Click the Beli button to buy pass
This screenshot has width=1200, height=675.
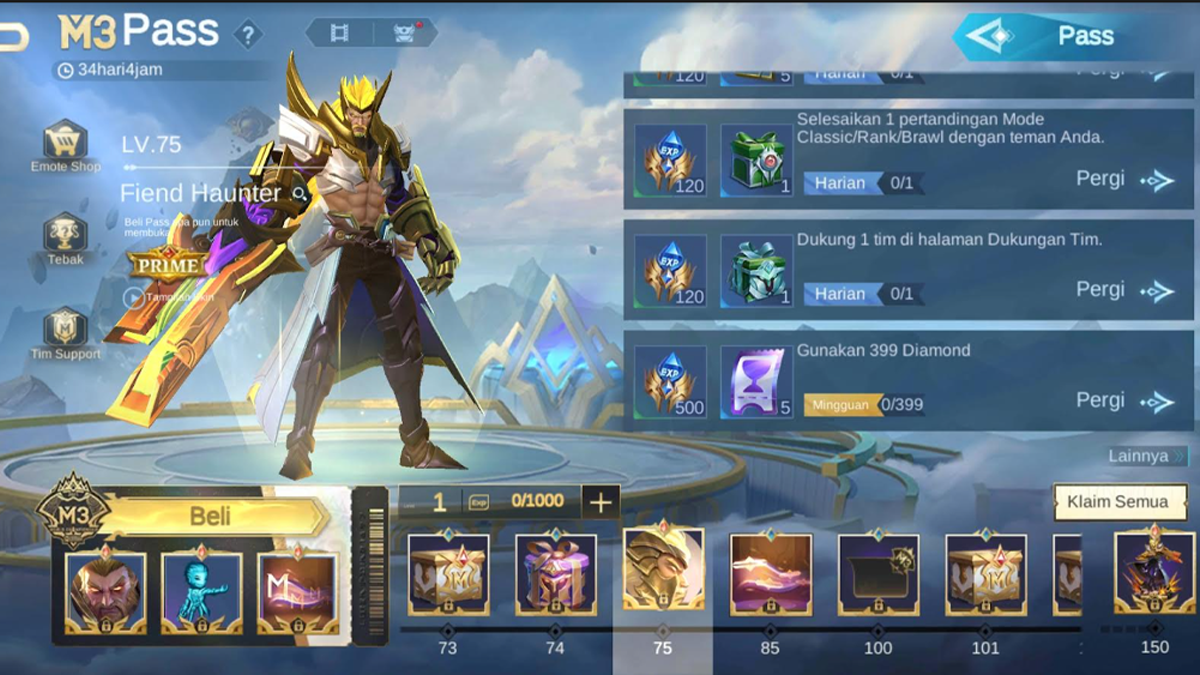(x=211, y=516)
